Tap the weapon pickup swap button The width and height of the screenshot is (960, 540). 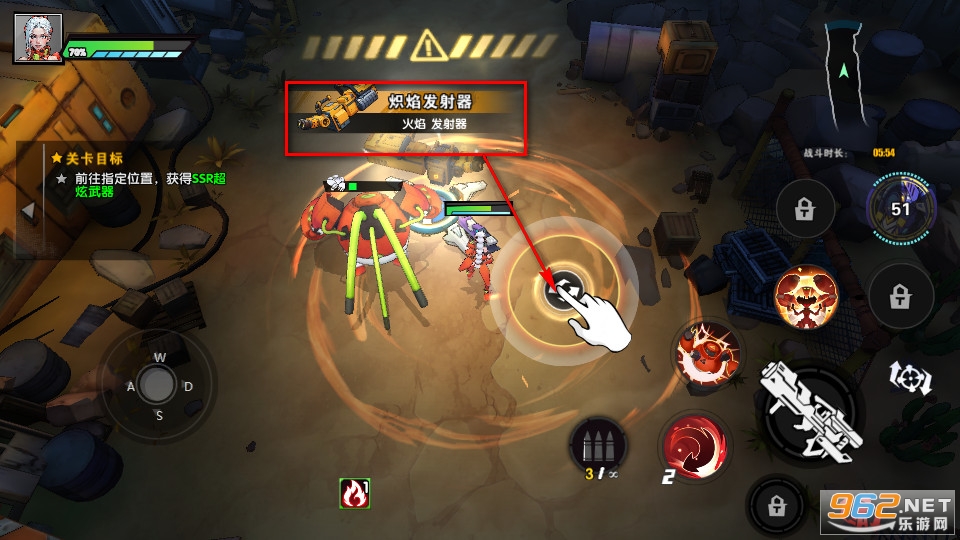point(565,290)
